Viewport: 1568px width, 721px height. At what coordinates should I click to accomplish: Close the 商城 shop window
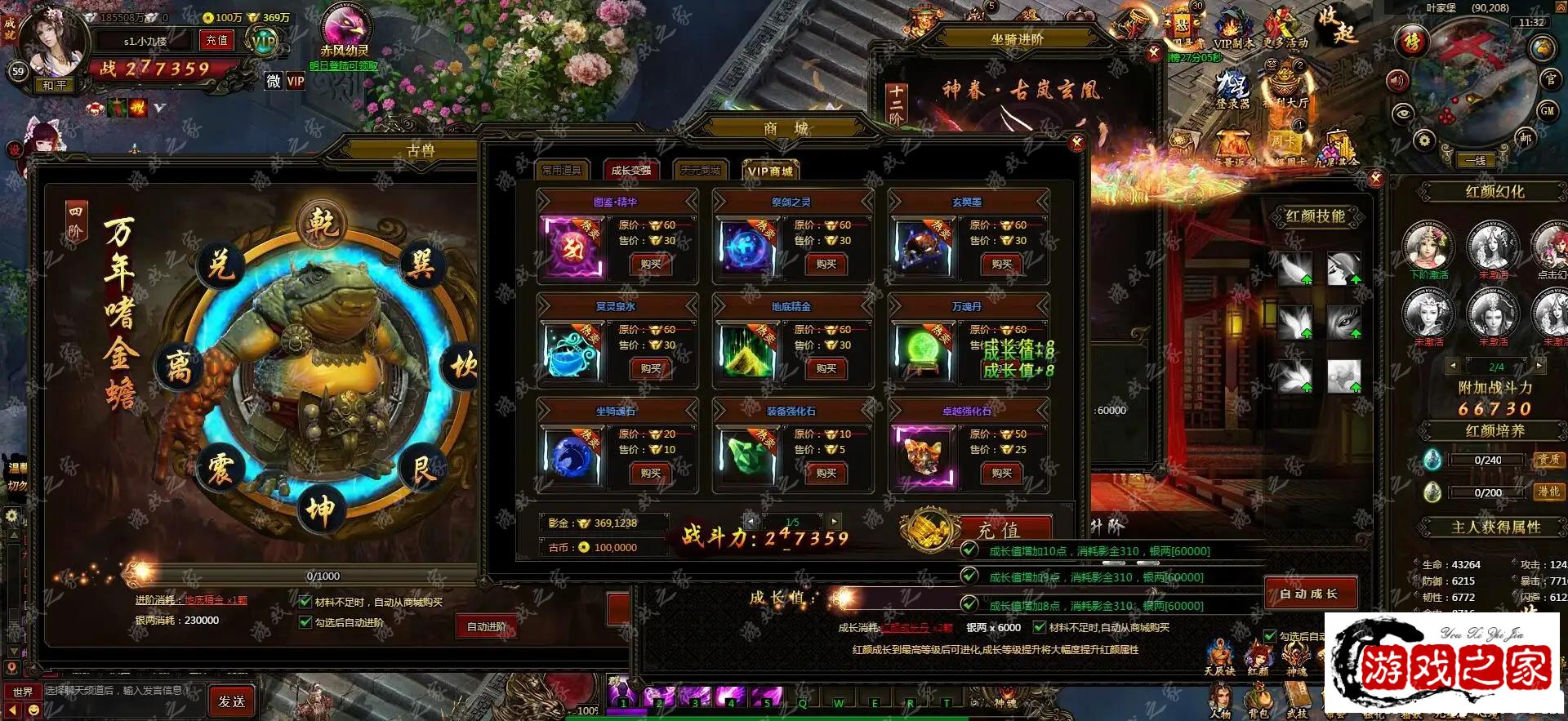[1076, 143]
